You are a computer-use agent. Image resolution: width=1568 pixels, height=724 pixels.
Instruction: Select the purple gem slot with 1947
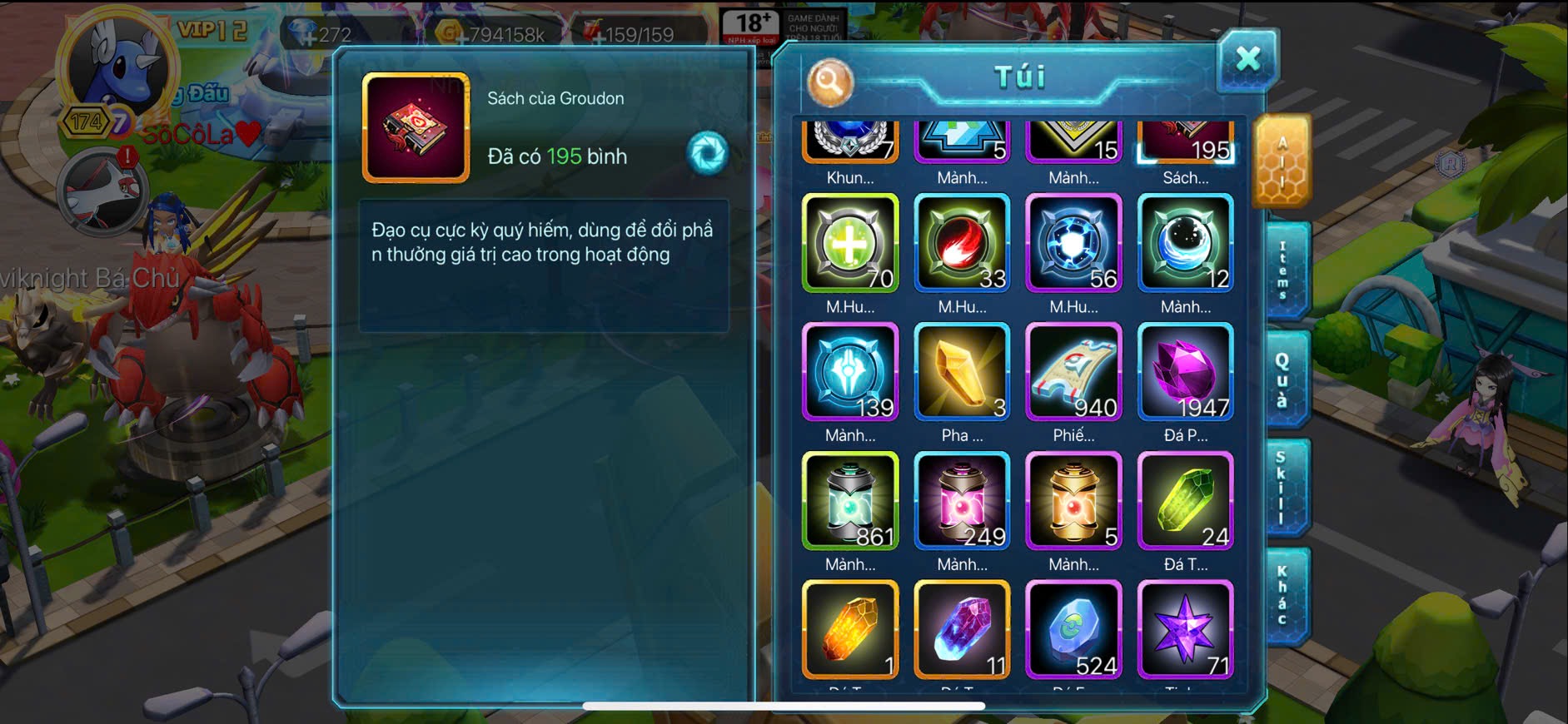(x=1185, y=371)
